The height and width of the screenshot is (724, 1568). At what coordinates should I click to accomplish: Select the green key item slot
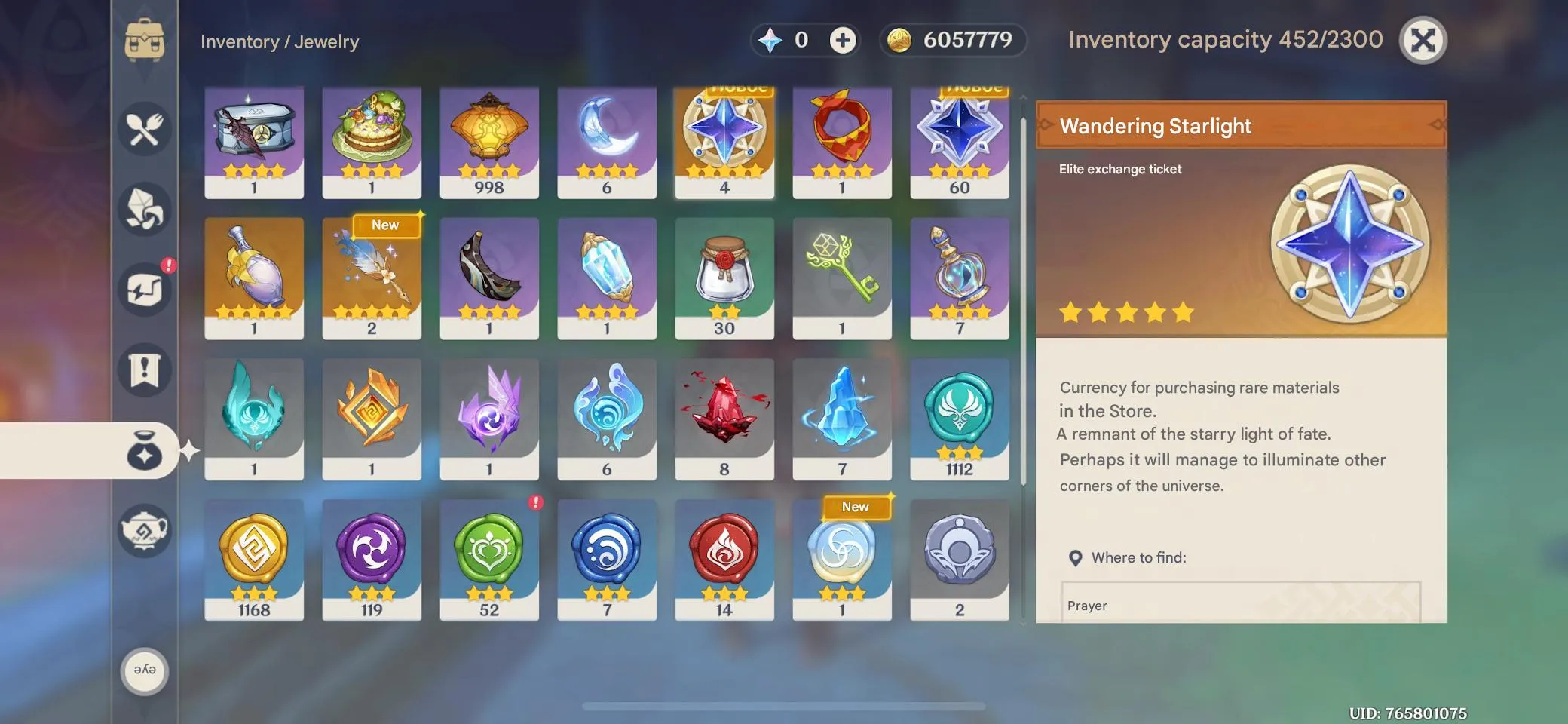coord(842,278)
